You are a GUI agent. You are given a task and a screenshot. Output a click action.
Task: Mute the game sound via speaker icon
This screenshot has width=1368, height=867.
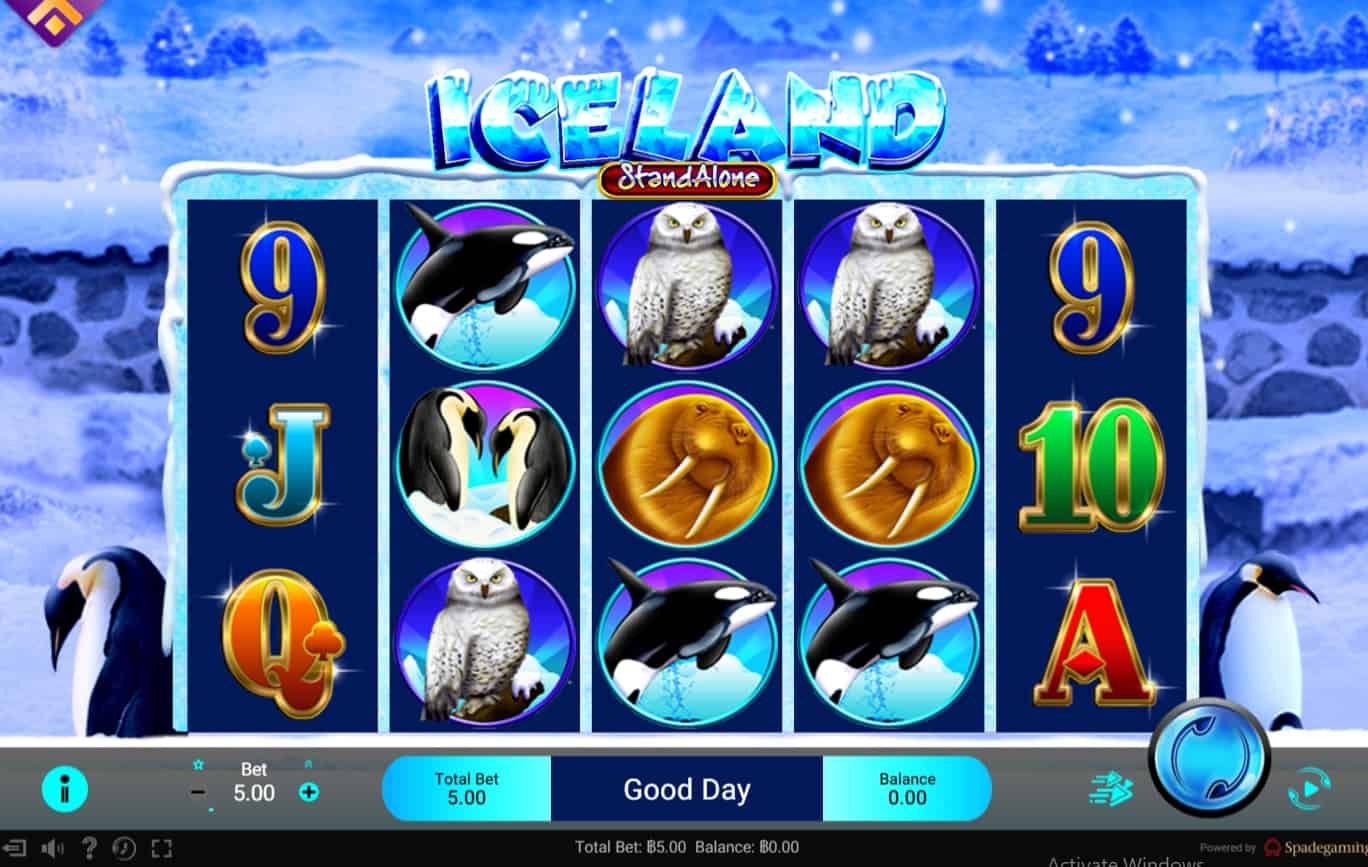pos(55,848)
